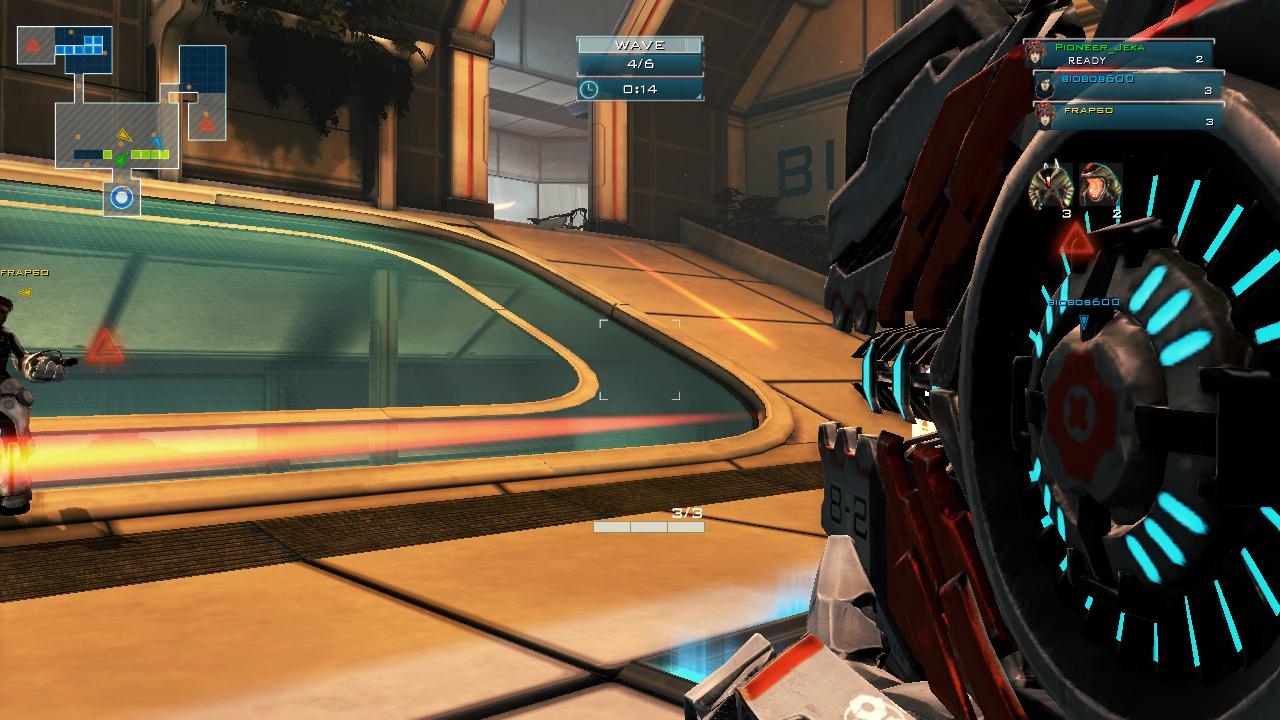Screen dimensions: 1280x720
Task: Inspect the horned enemy wave icon
Action: click(x=1050, y=186)
